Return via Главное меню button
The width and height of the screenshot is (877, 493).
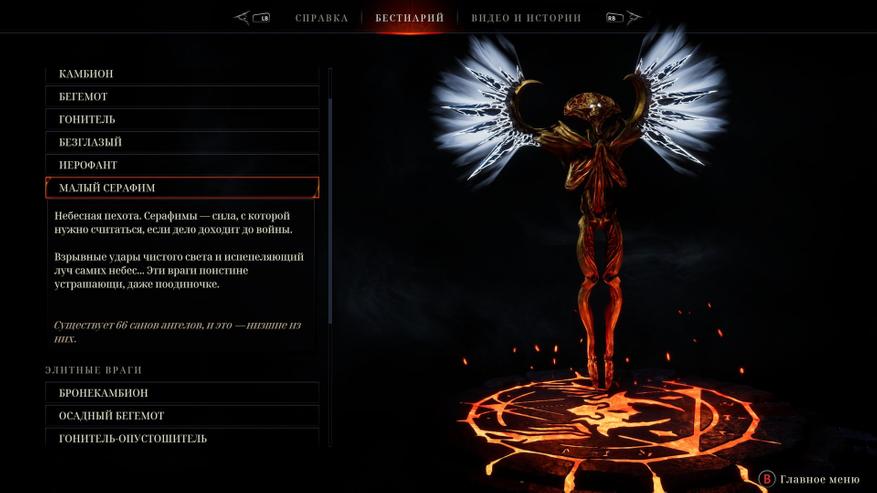[808, 479]
